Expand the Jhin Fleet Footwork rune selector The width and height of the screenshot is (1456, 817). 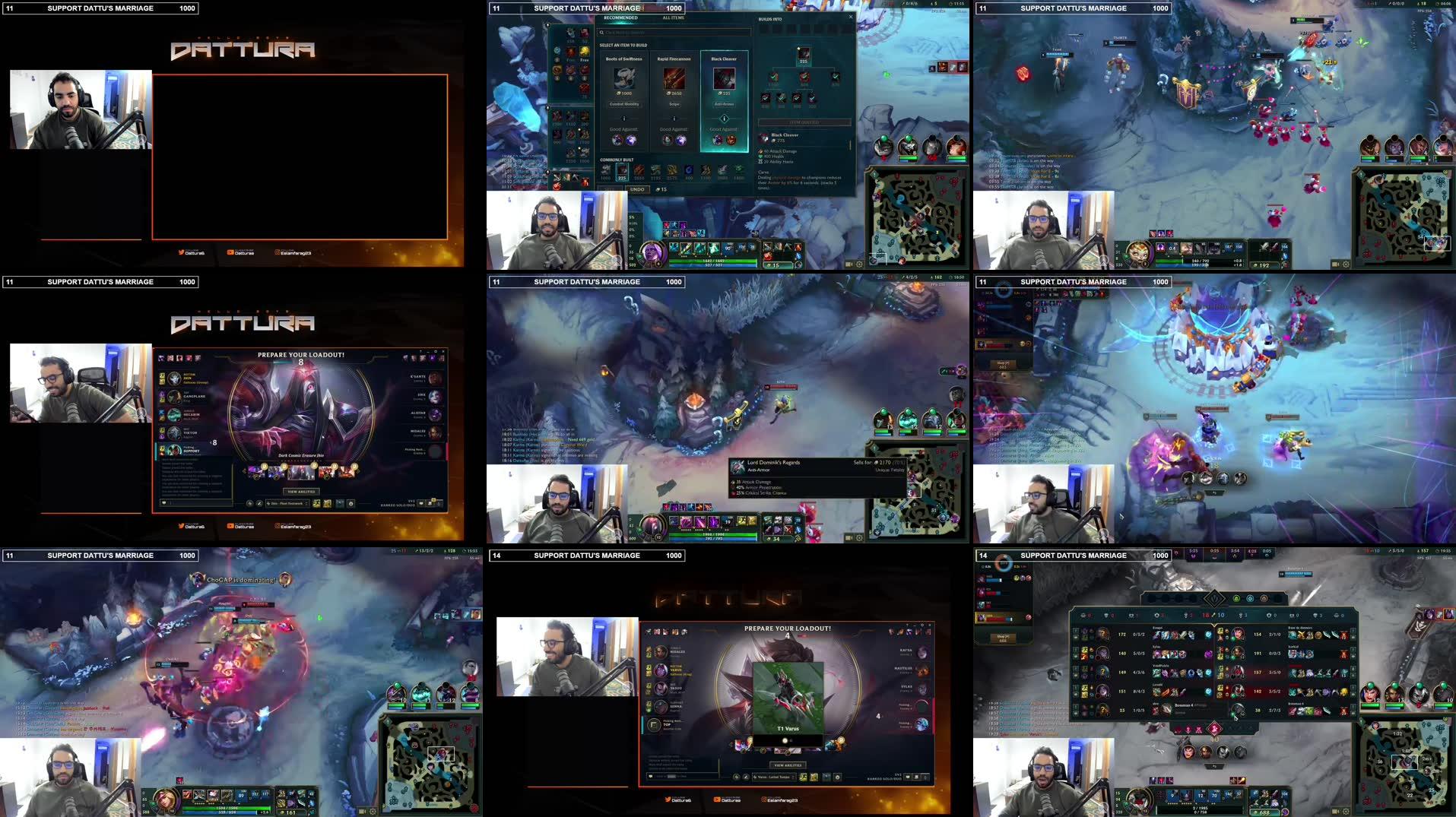click(287, 504)
